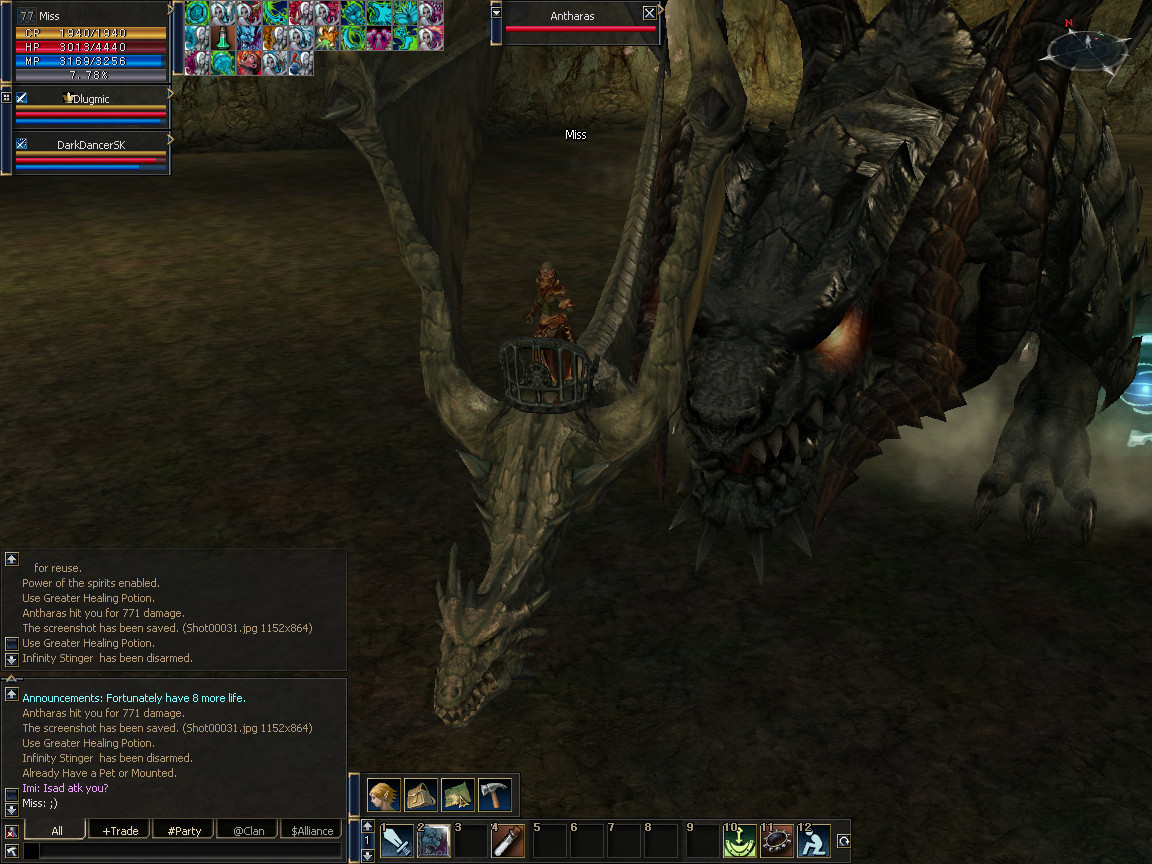
Task: Use the sword attack skill in slot 1
Action: 397,842
